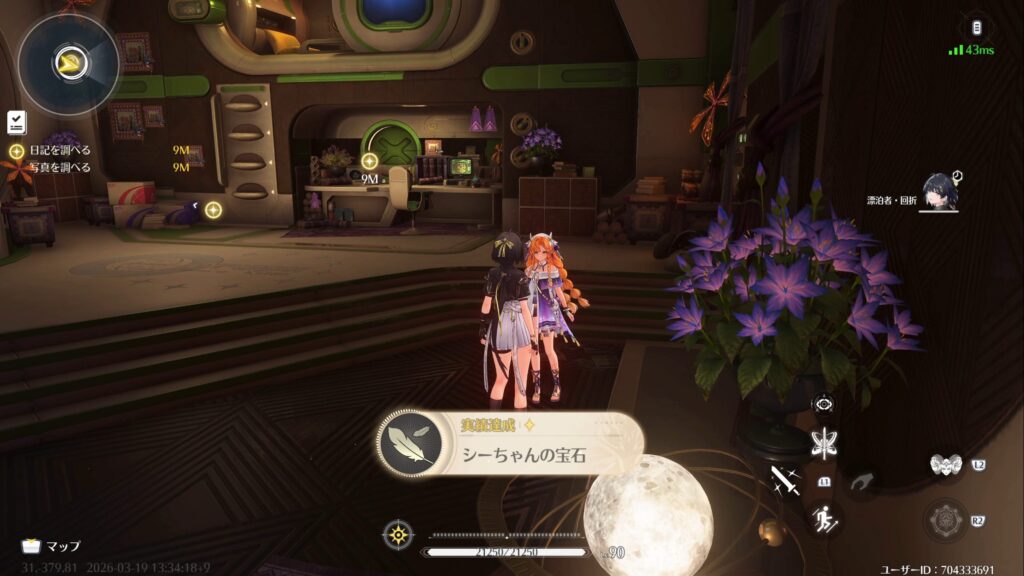Activate the horned mask echo skill

point(945,464)
